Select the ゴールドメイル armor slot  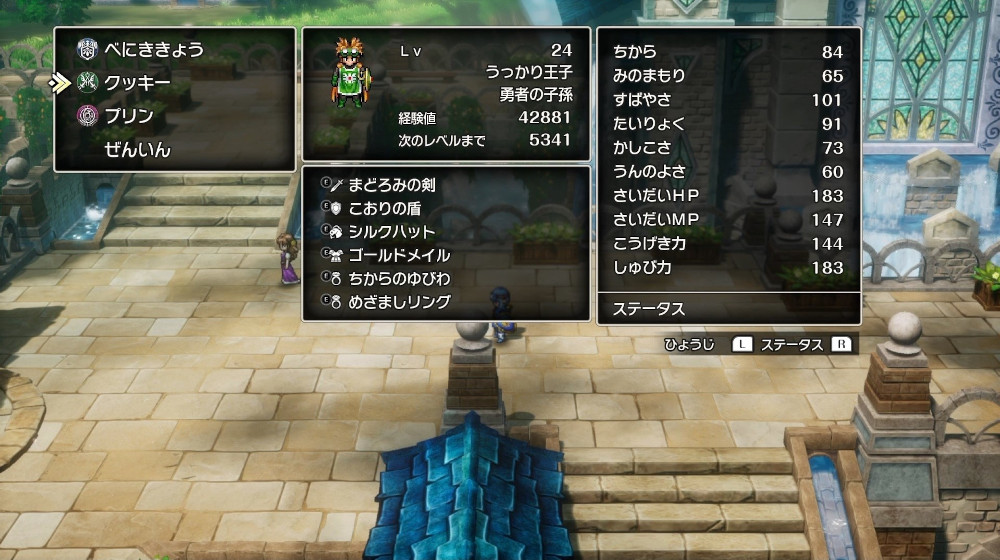[x=399, y=255]
